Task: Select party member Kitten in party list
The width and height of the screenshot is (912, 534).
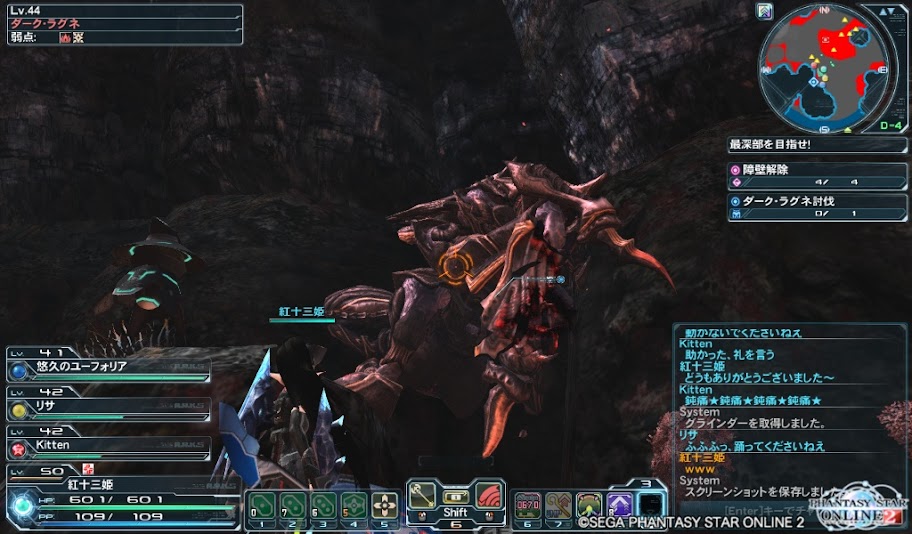Action: [110, 445]
